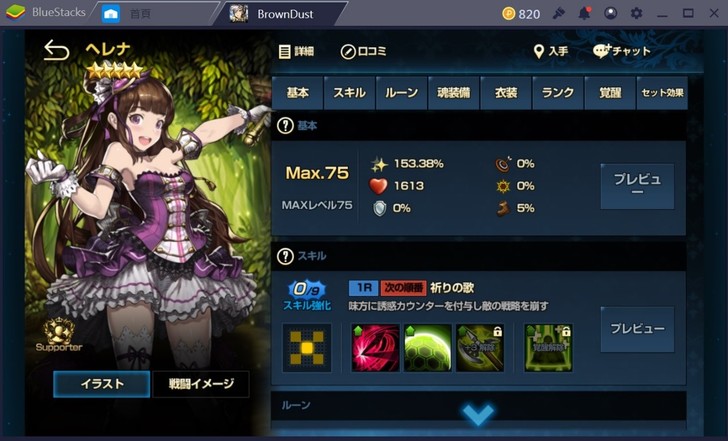Switch to the ランク tab
The image size is (728, 441).
pos(557,93)
